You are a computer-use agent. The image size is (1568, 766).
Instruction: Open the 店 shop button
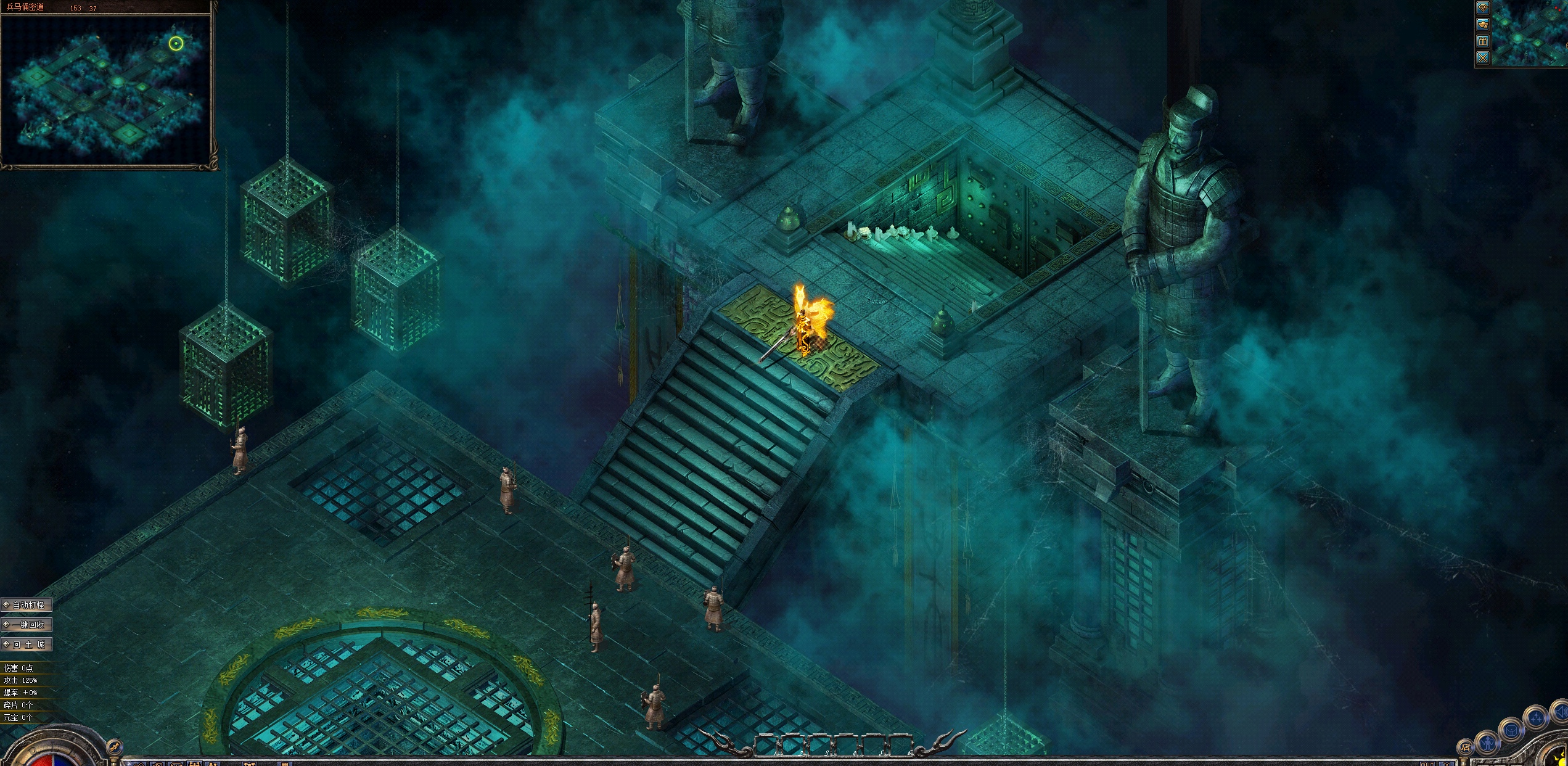(x=1465, y=747)
